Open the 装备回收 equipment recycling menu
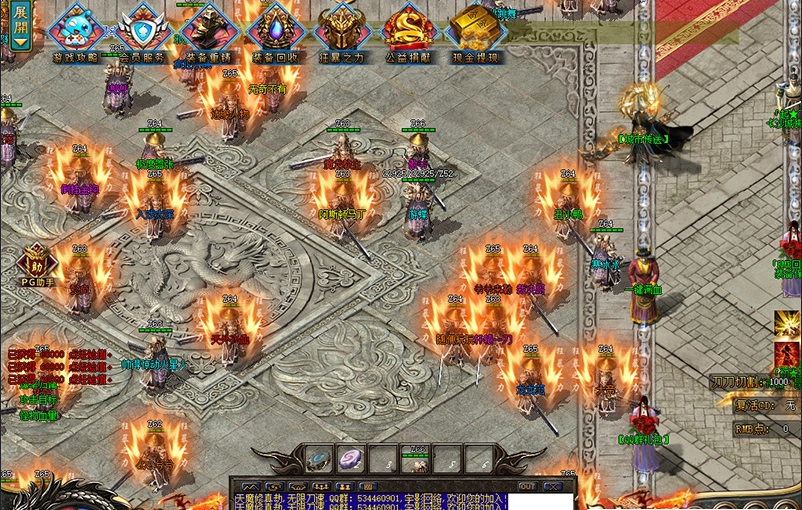The width and height of the screenshot is (802, 510). [275, 30]
